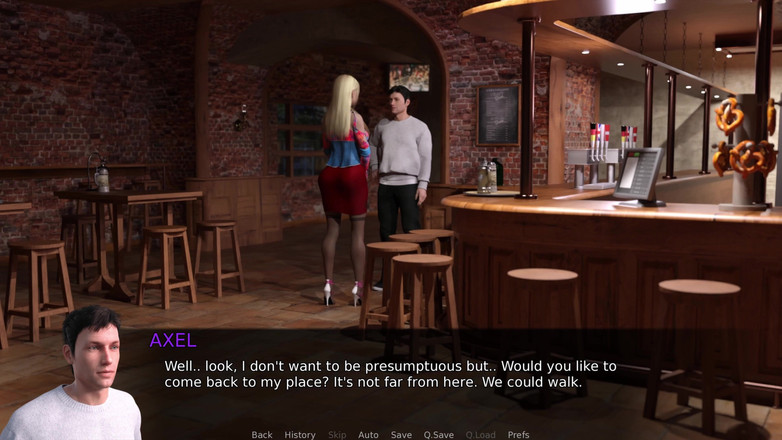
Task: Open the Prefs settings screen
Action: point(518,435)
